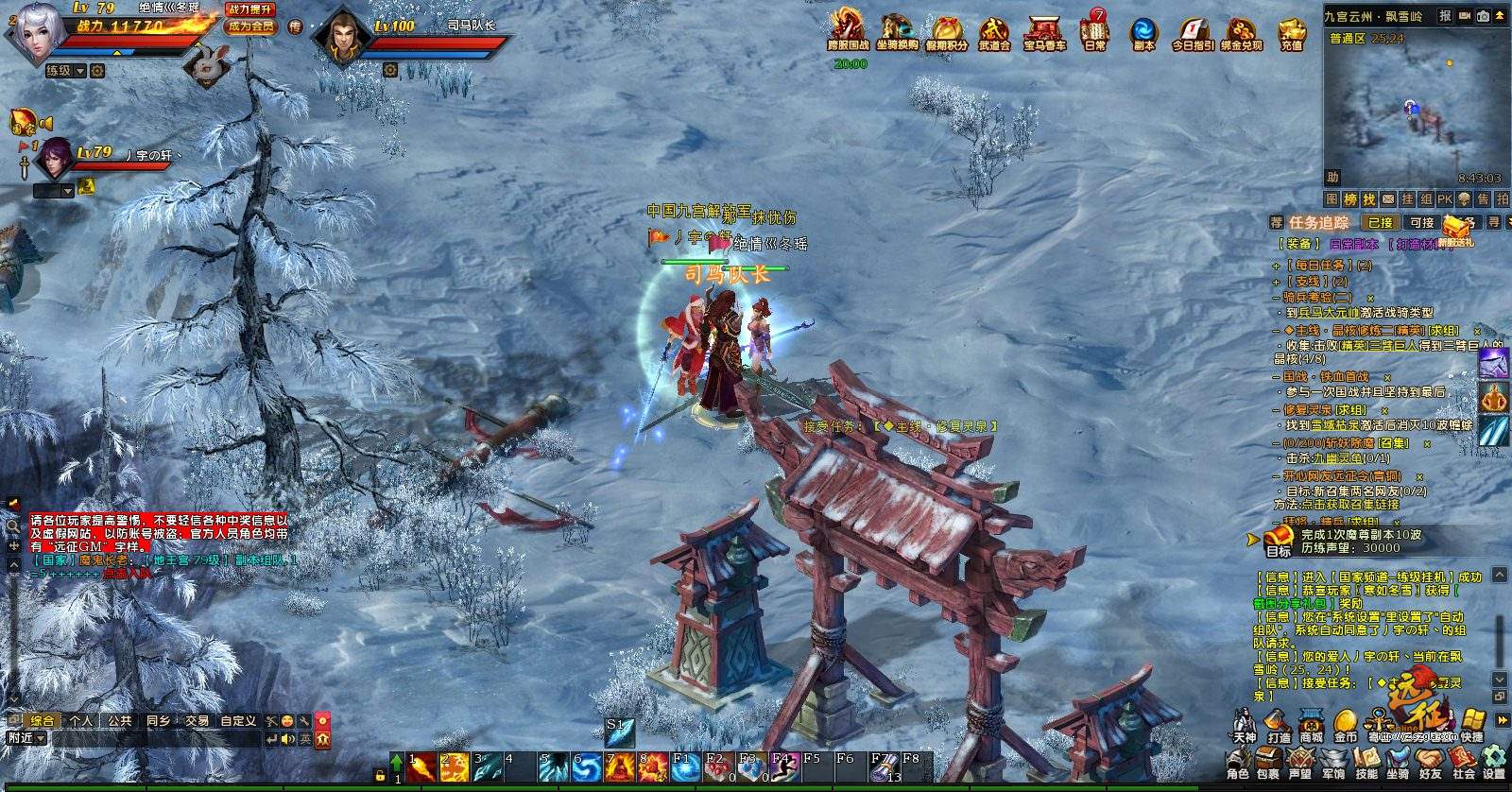Open the 日常 daily activities icon

tap(1094, 31)
